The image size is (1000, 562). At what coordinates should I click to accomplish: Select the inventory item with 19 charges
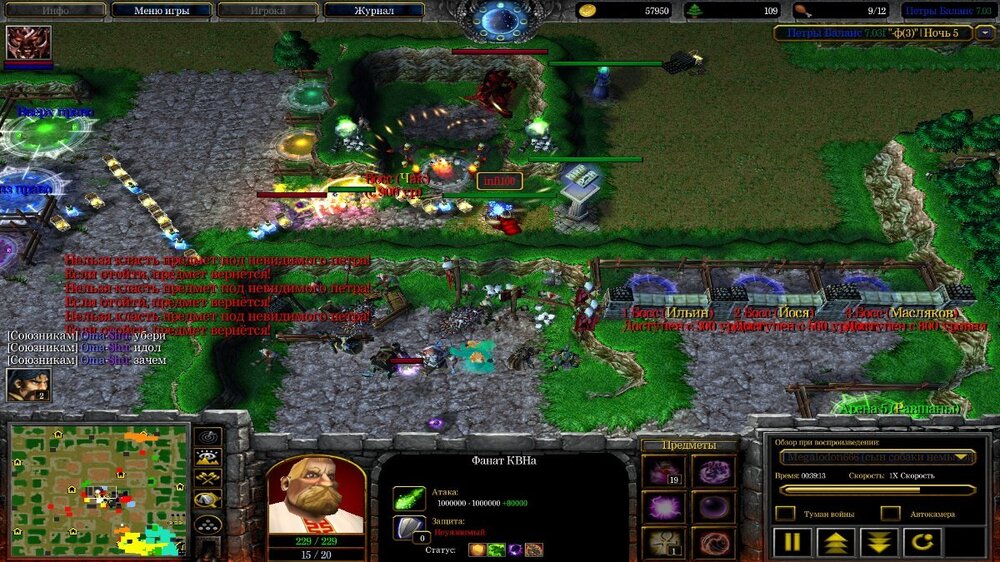663,471
